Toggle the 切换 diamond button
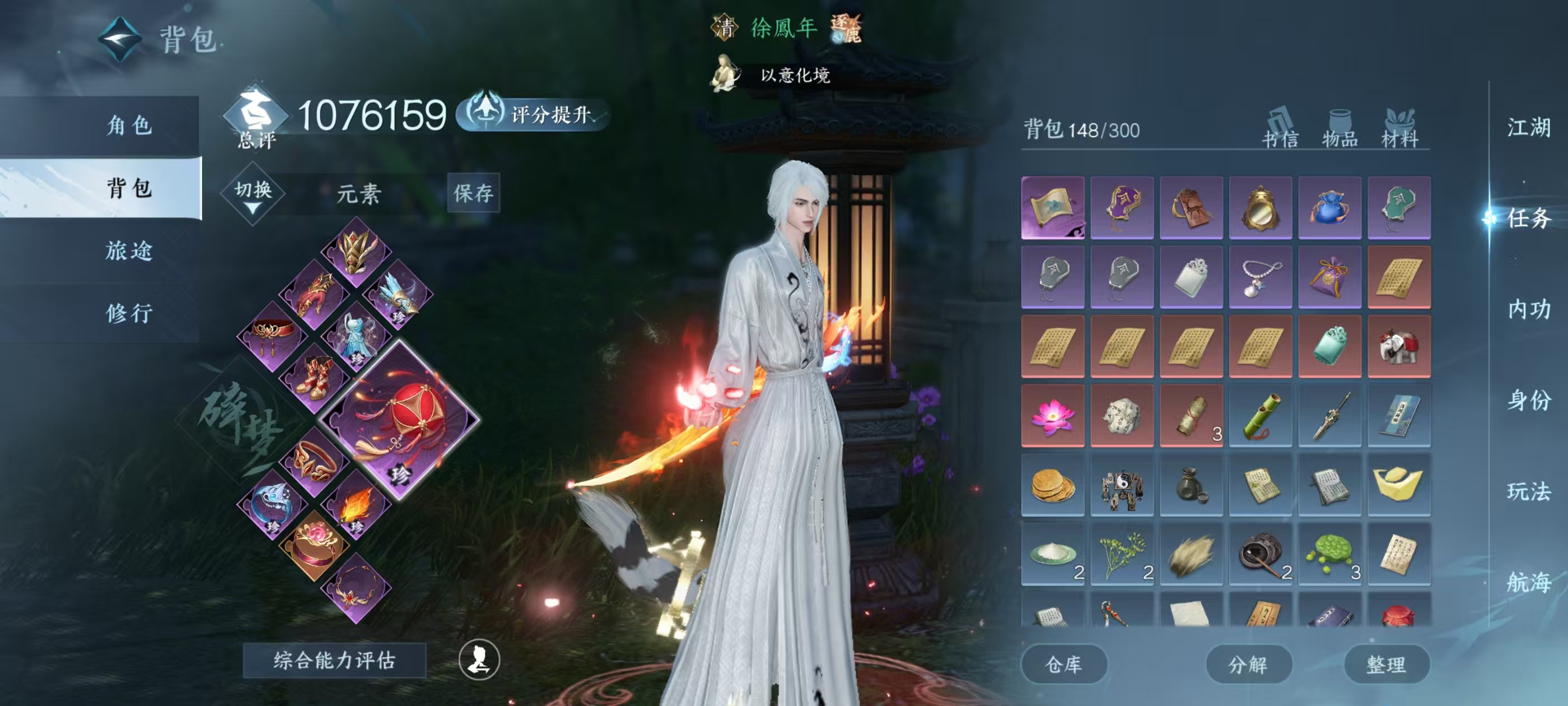Image resolution: width=1568 pixels, height=706 pixels. [253, 193]
